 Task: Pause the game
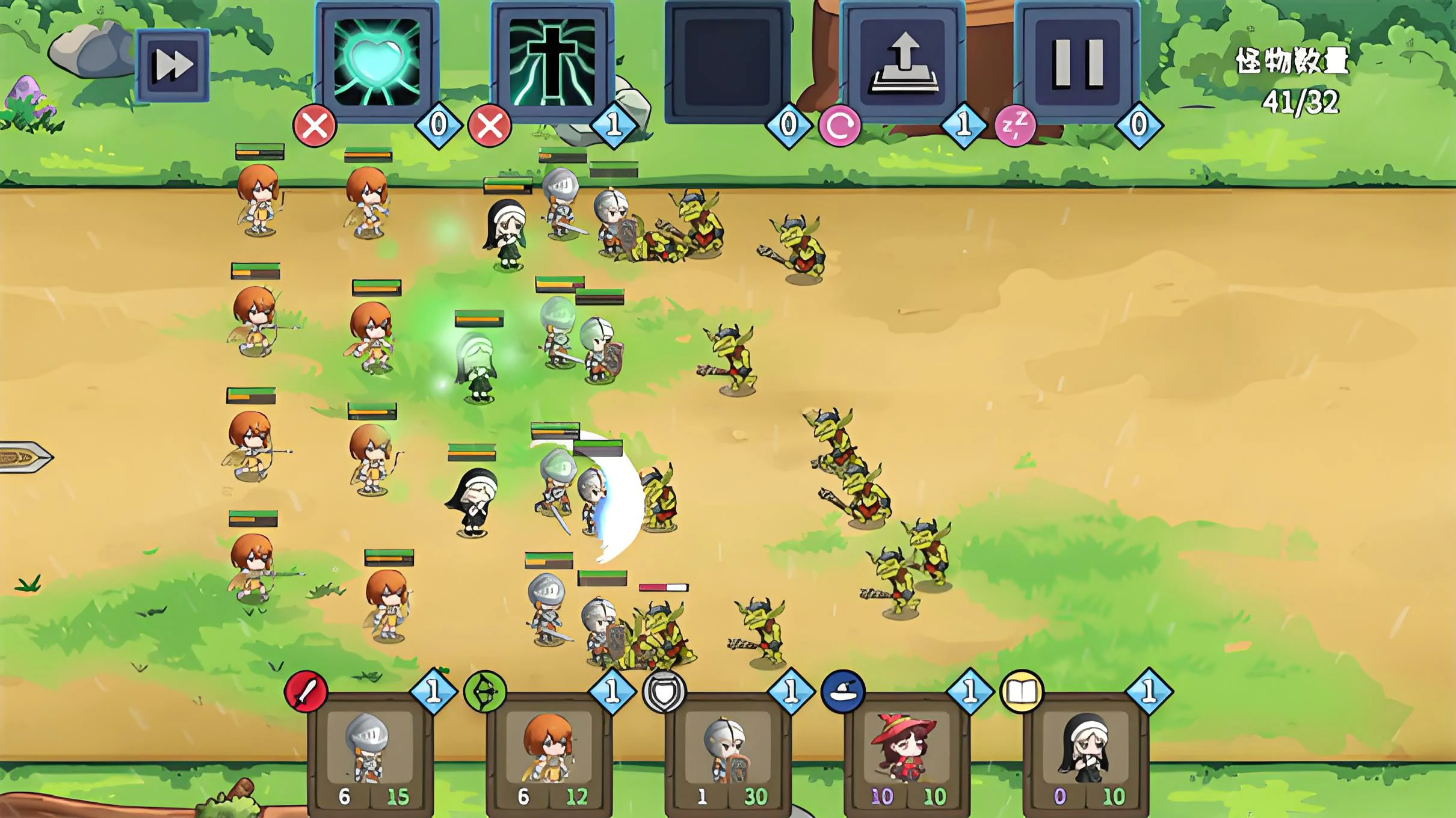pos(1077,61)
